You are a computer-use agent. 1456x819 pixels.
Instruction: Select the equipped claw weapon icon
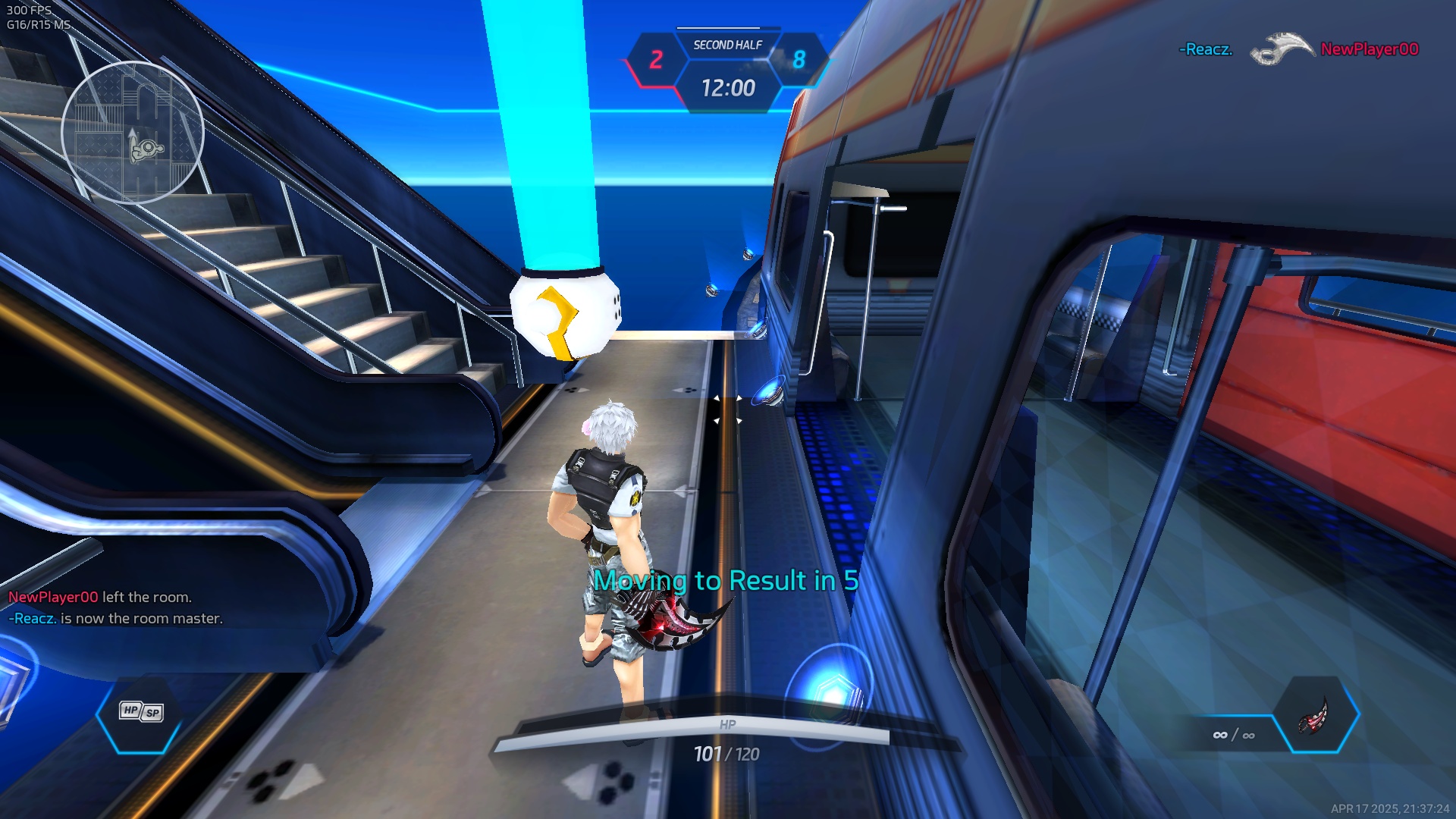point(1316,714)
